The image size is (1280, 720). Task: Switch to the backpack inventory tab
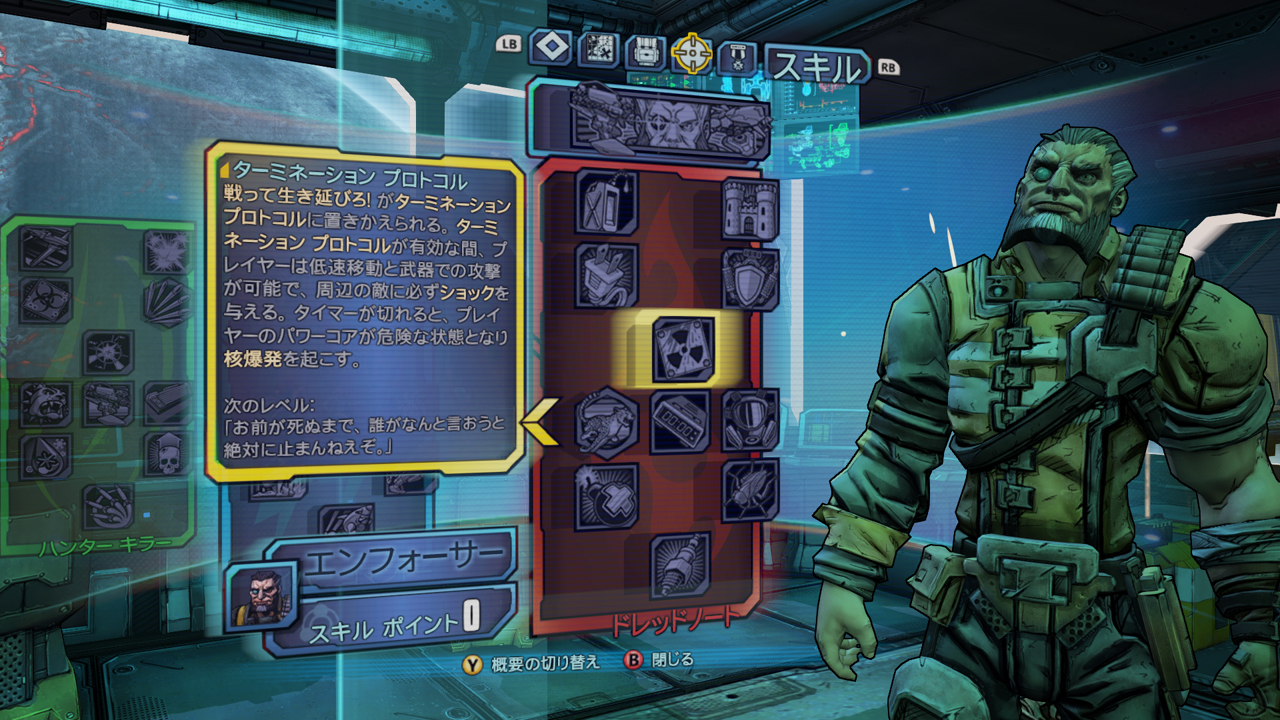(x=645, y=51)
